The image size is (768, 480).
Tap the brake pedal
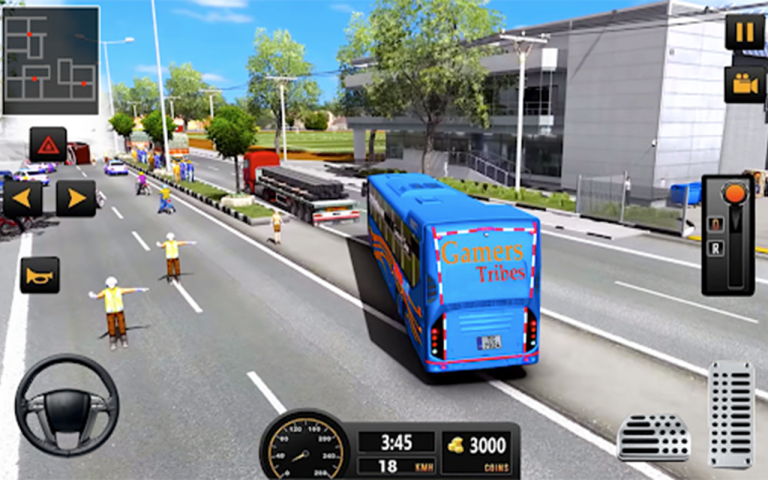pos(653,437)
